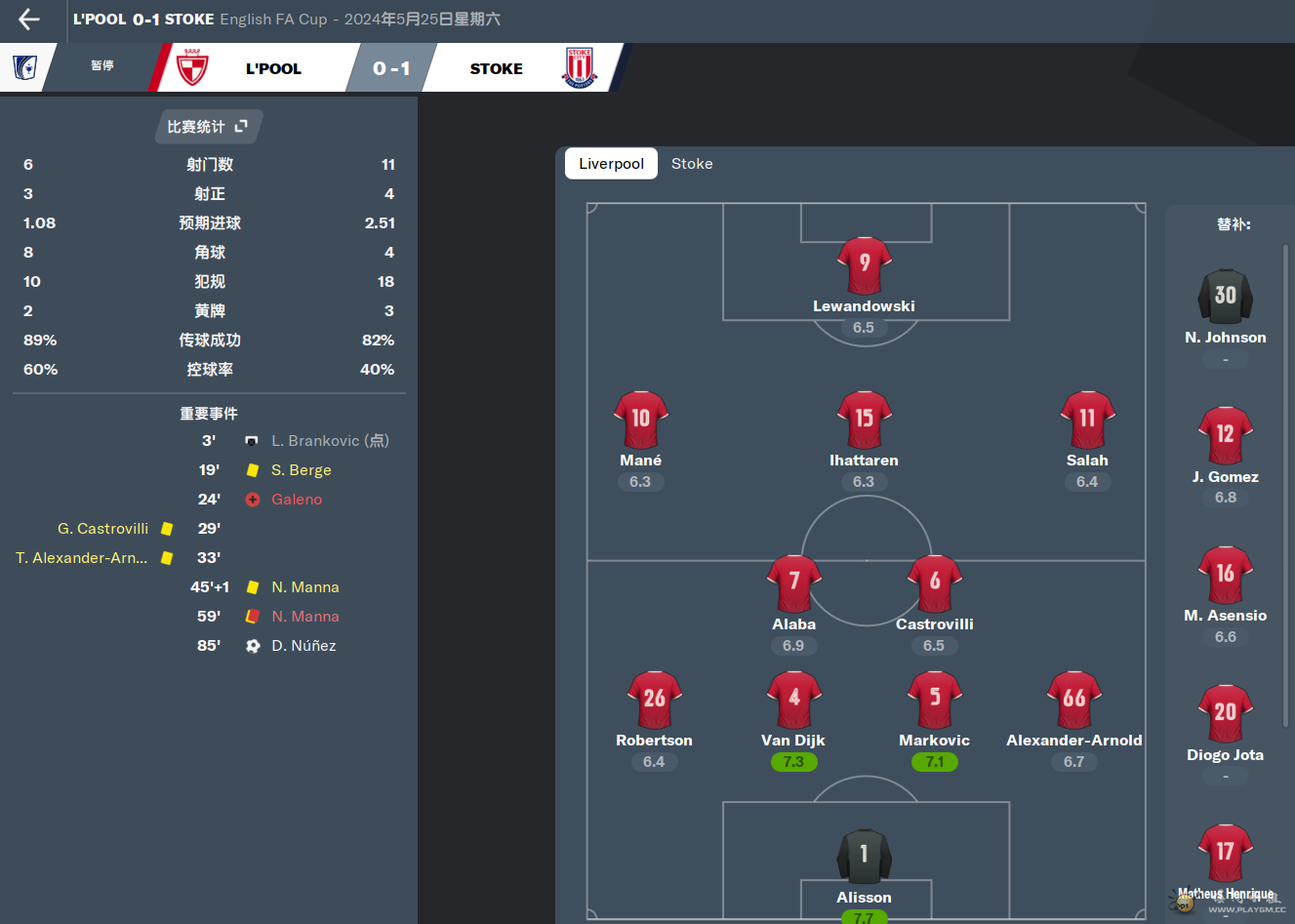Select substitute J. Gomez

pyautogui.click(x=1225, y=436)
